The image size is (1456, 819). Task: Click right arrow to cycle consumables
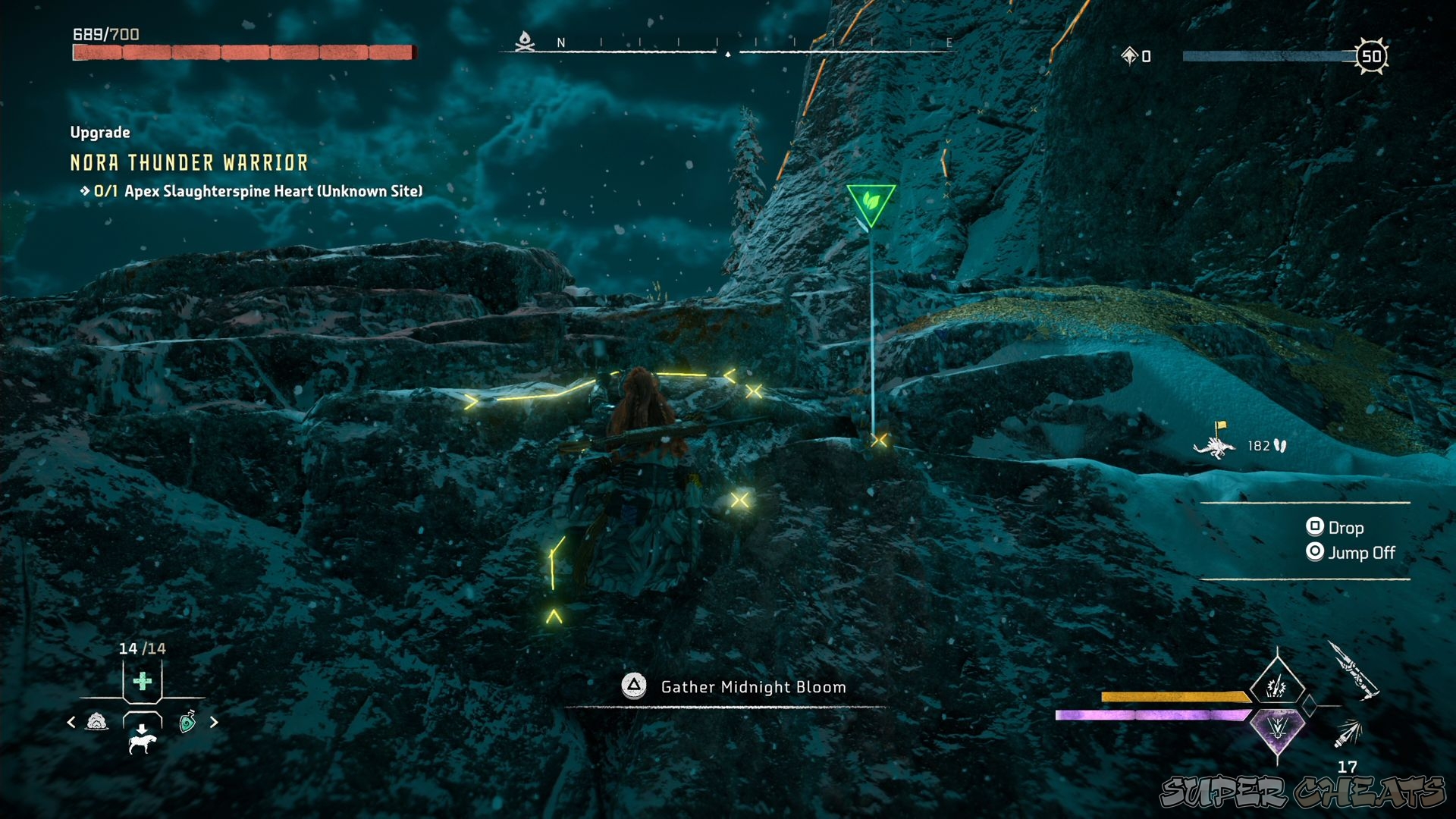click(213, 722)
